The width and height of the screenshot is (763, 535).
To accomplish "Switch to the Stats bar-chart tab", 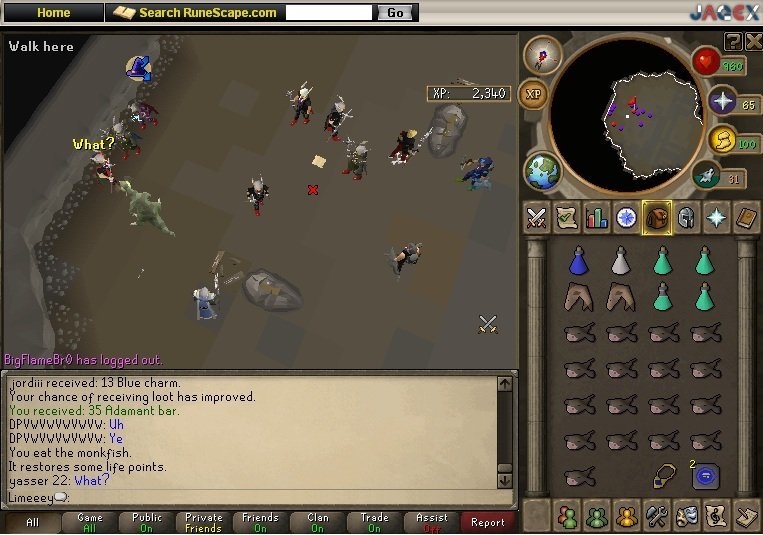I will click(597, 218).
